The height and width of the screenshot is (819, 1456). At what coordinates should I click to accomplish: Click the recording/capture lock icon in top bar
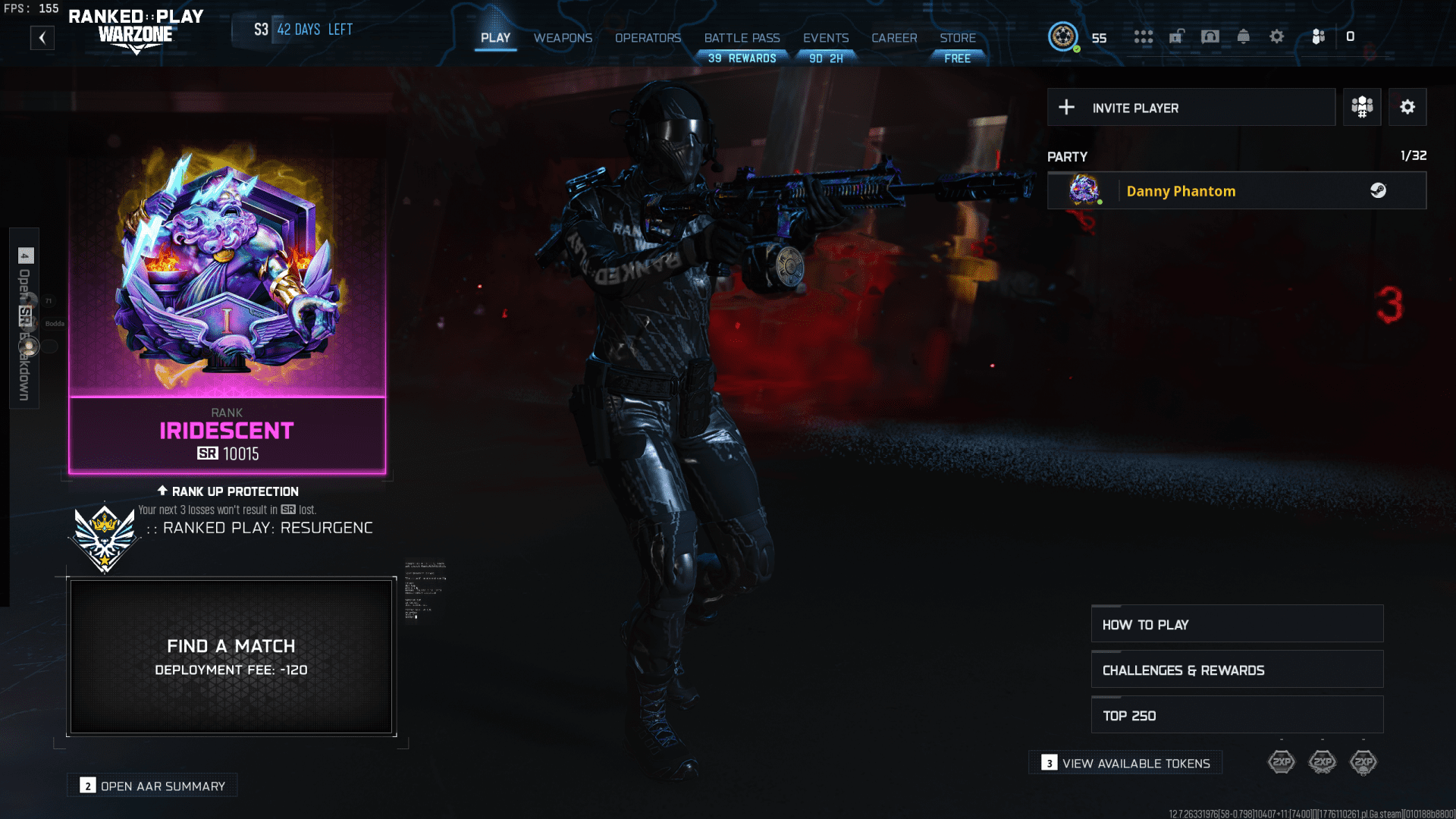pos(1177,36)
